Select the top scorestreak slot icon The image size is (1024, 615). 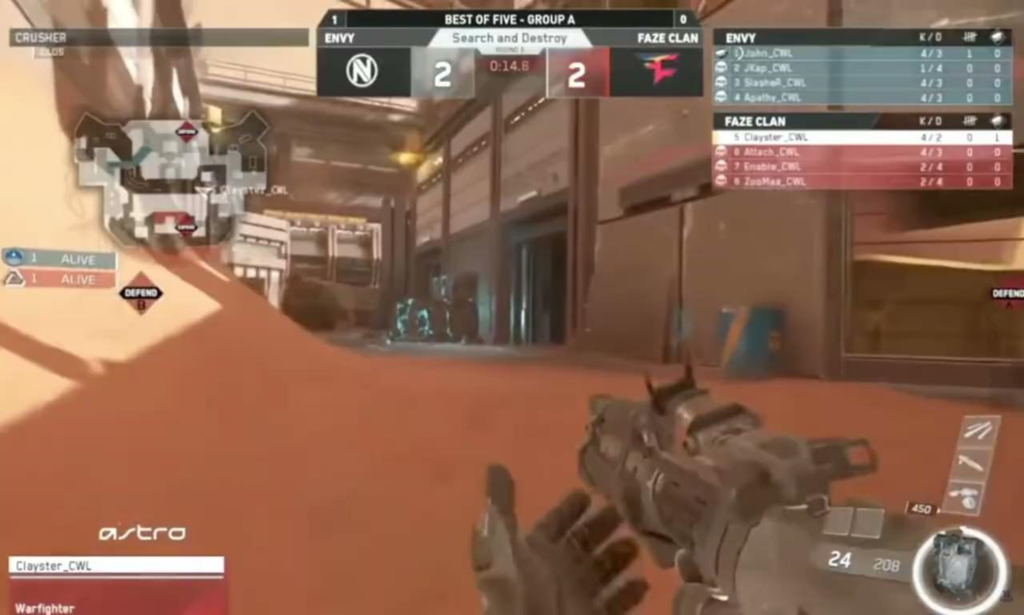point(979,430)
